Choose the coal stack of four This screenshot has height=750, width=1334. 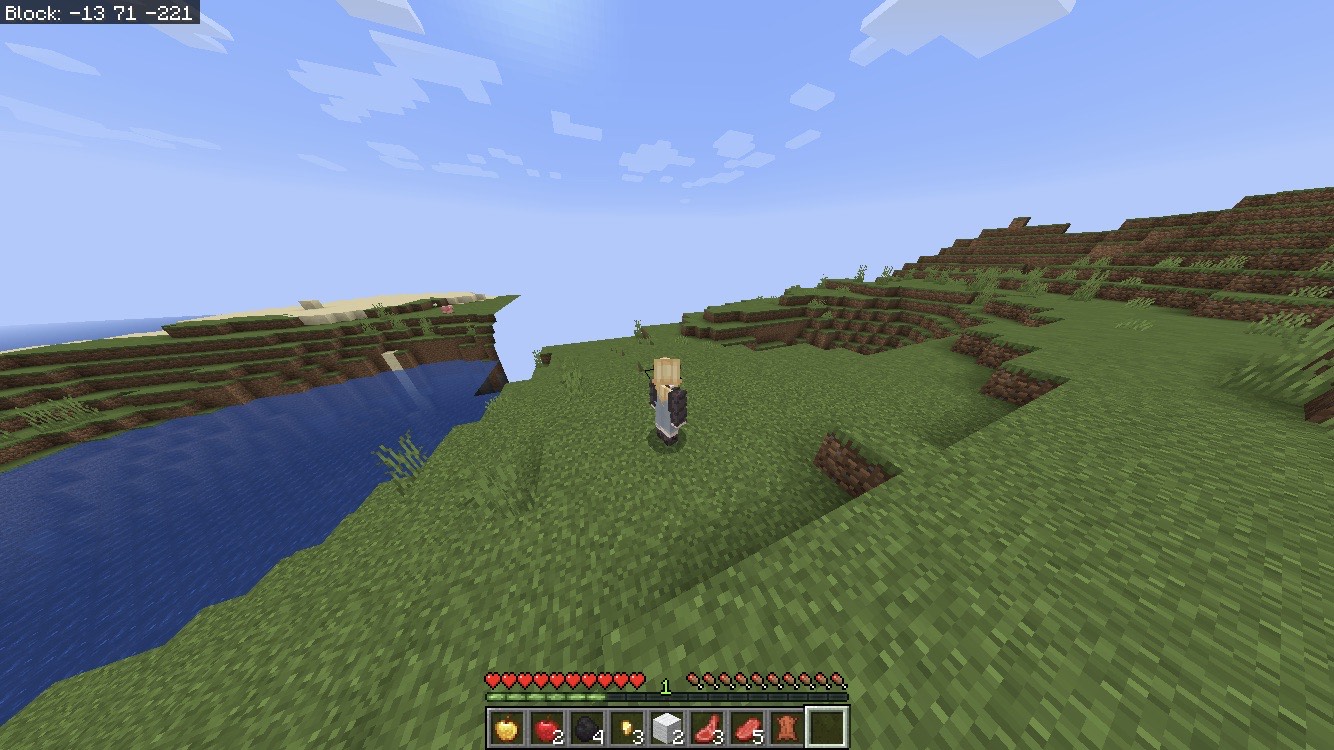coord(587,728)
